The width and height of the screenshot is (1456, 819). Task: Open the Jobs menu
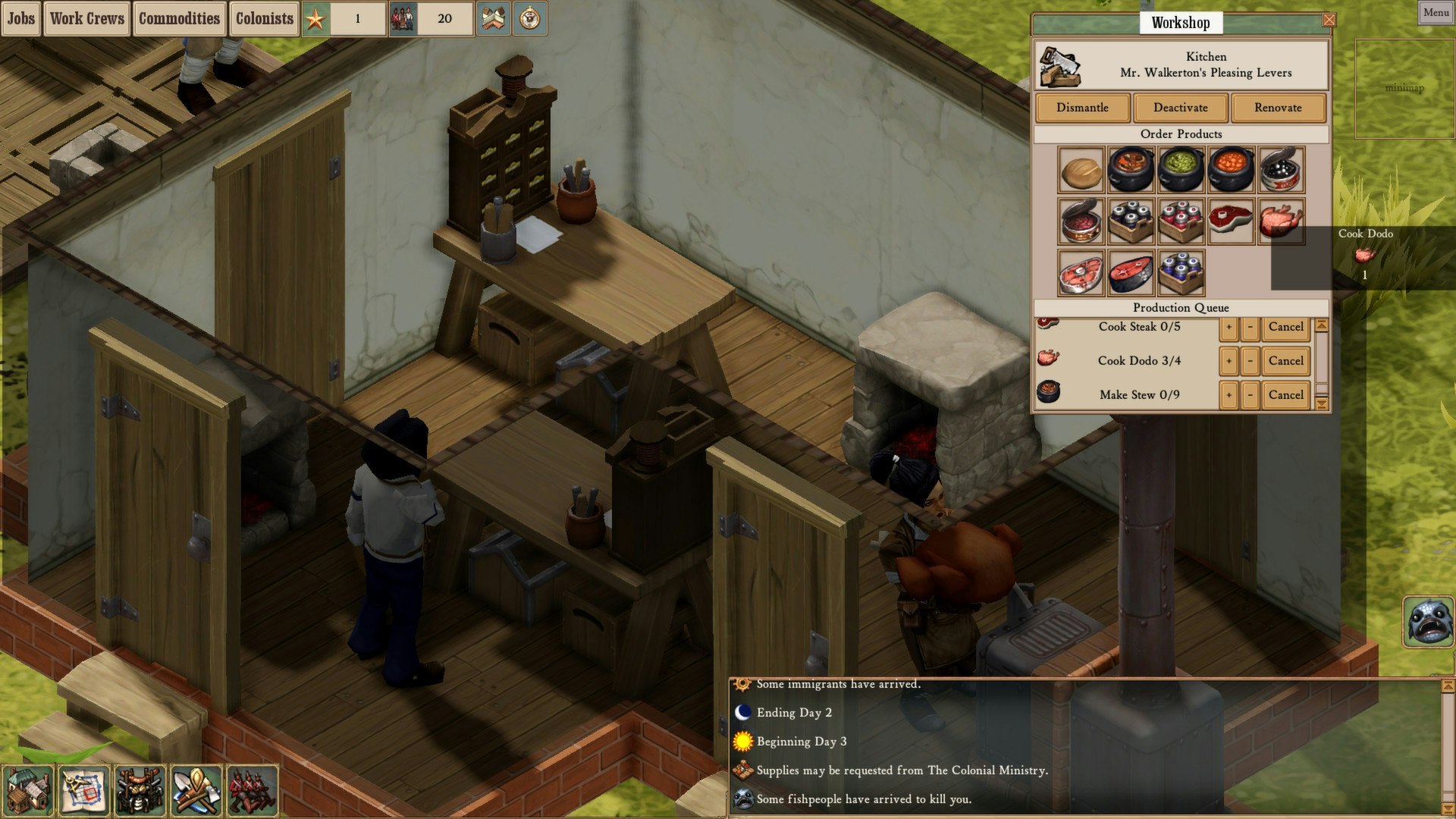(x=20, y=19)
